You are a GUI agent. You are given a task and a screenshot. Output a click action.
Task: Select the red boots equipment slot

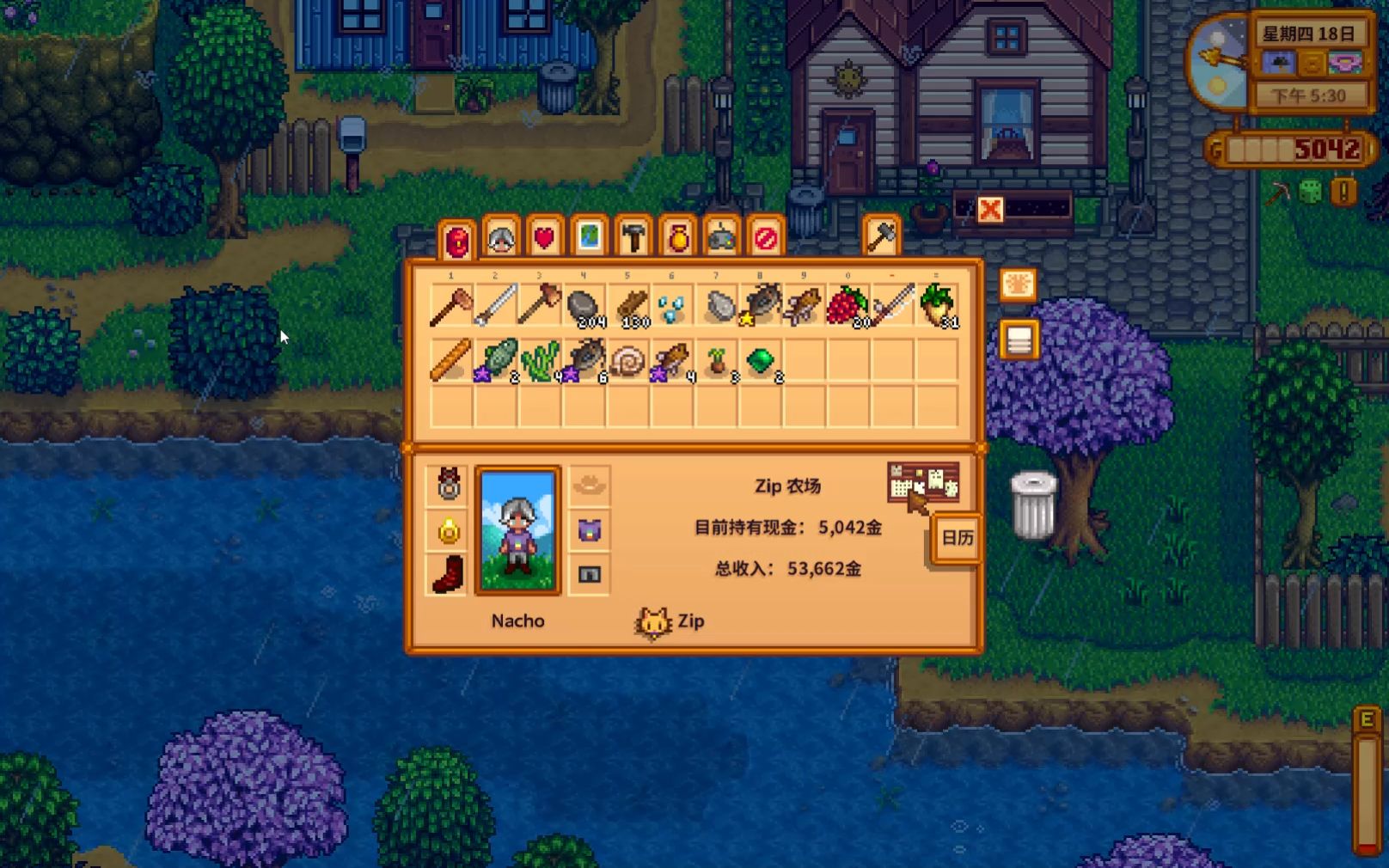coord(449,574)
